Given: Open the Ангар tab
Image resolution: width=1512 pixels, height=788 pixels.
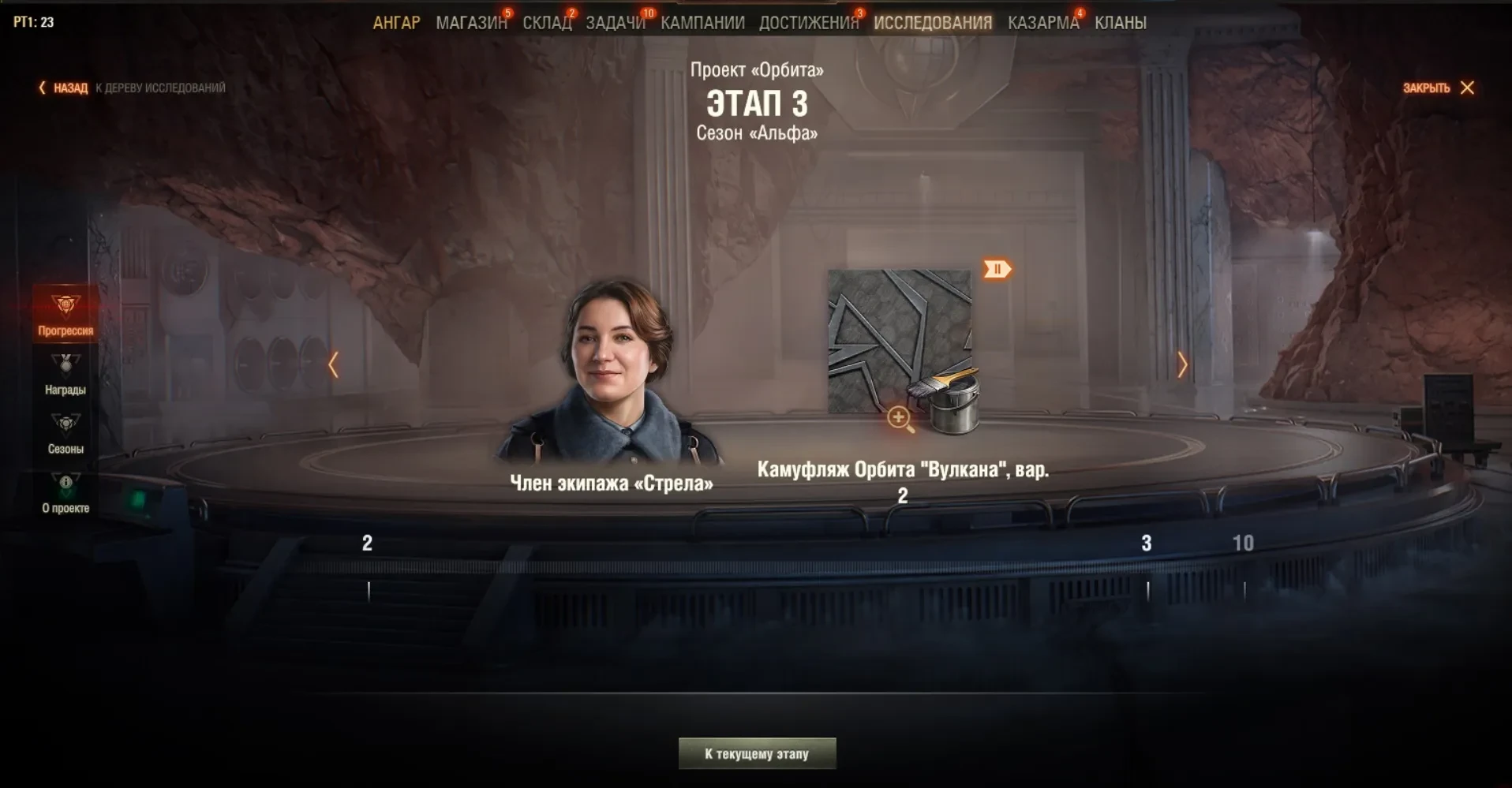Looking at the screenshot, I should click(x=396, y=23).
